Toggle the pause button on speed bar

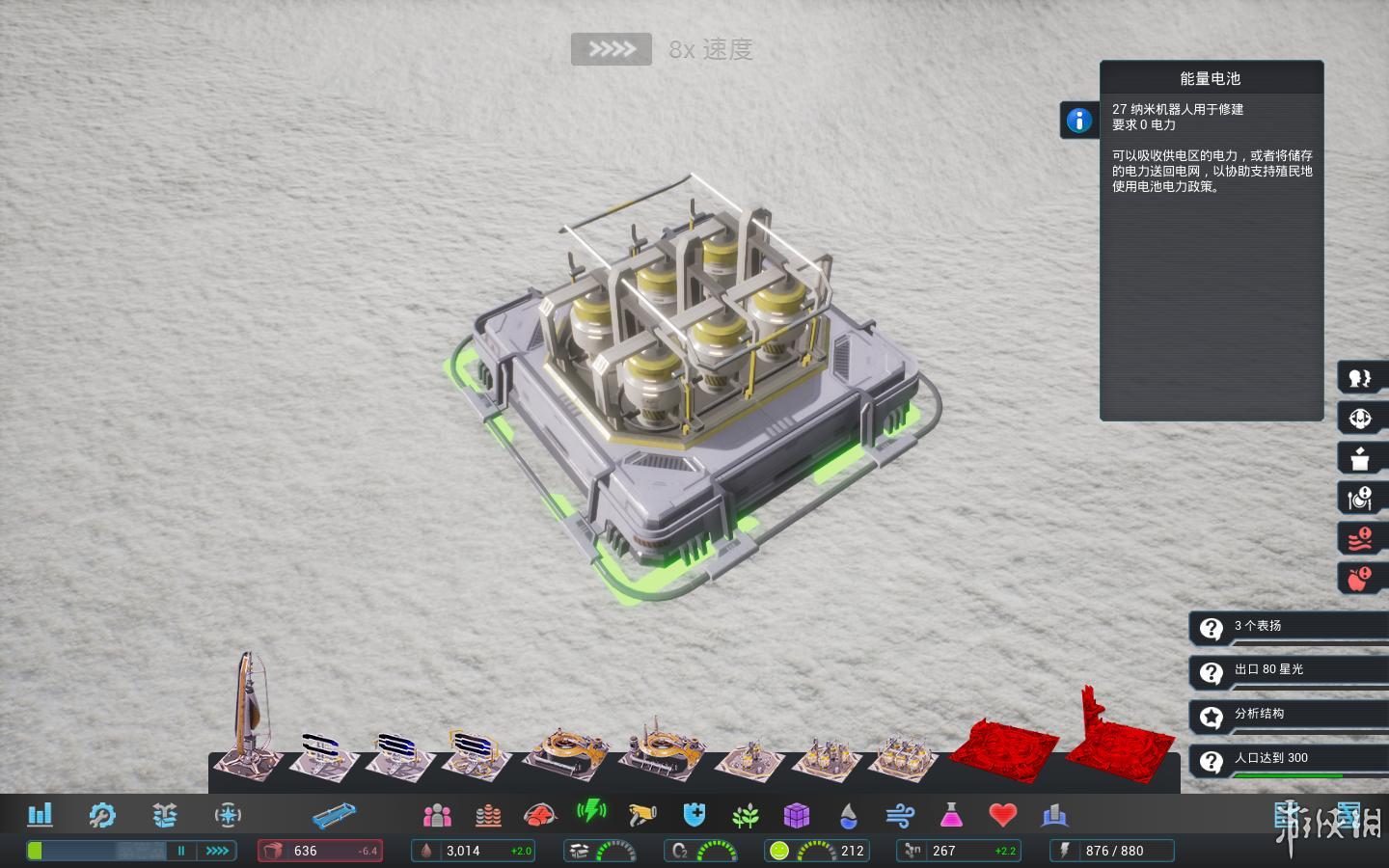click(180, 851)
